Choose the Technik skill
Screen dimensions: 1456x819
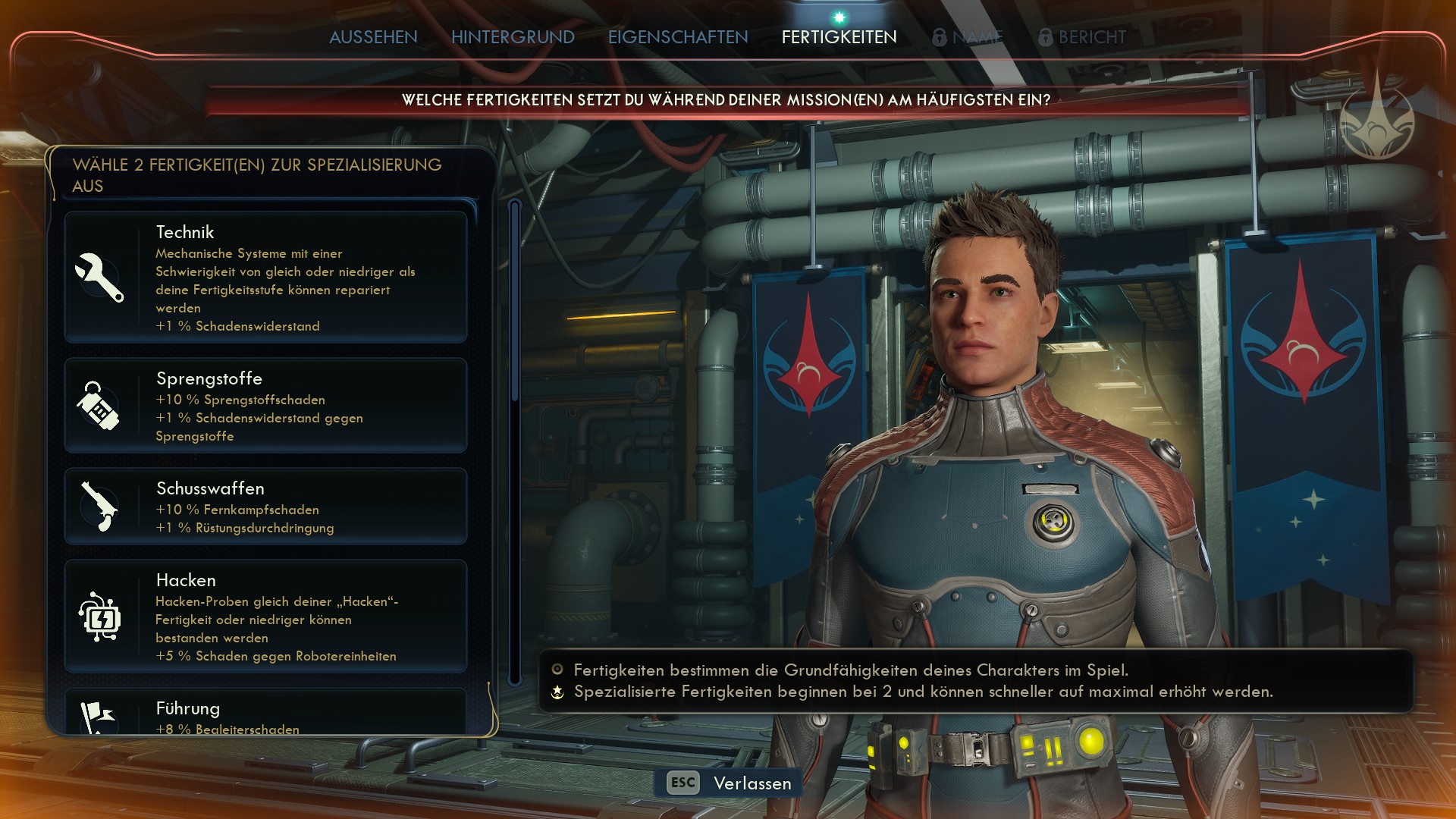(x=265, y=278)
